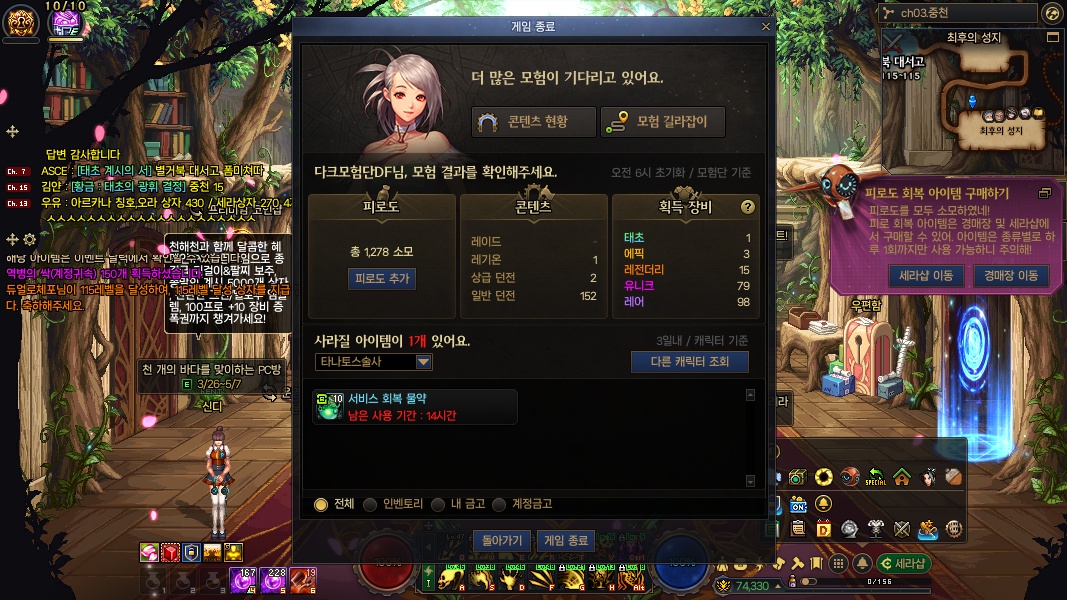Image resolution: width=1067 pixels, height=600 pixels.
Task: Select the 서비스 회복 물약 item row
Action: coord(415,406)
